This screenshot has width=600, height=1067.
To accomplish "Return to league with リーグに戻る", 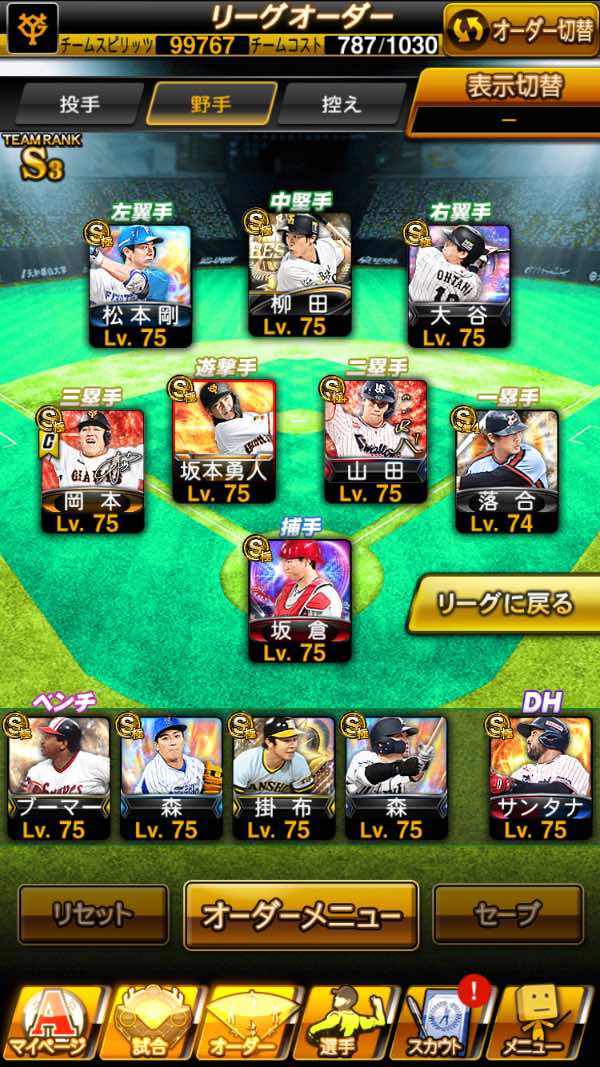I will pyautogui.click(x=505, y=604).
